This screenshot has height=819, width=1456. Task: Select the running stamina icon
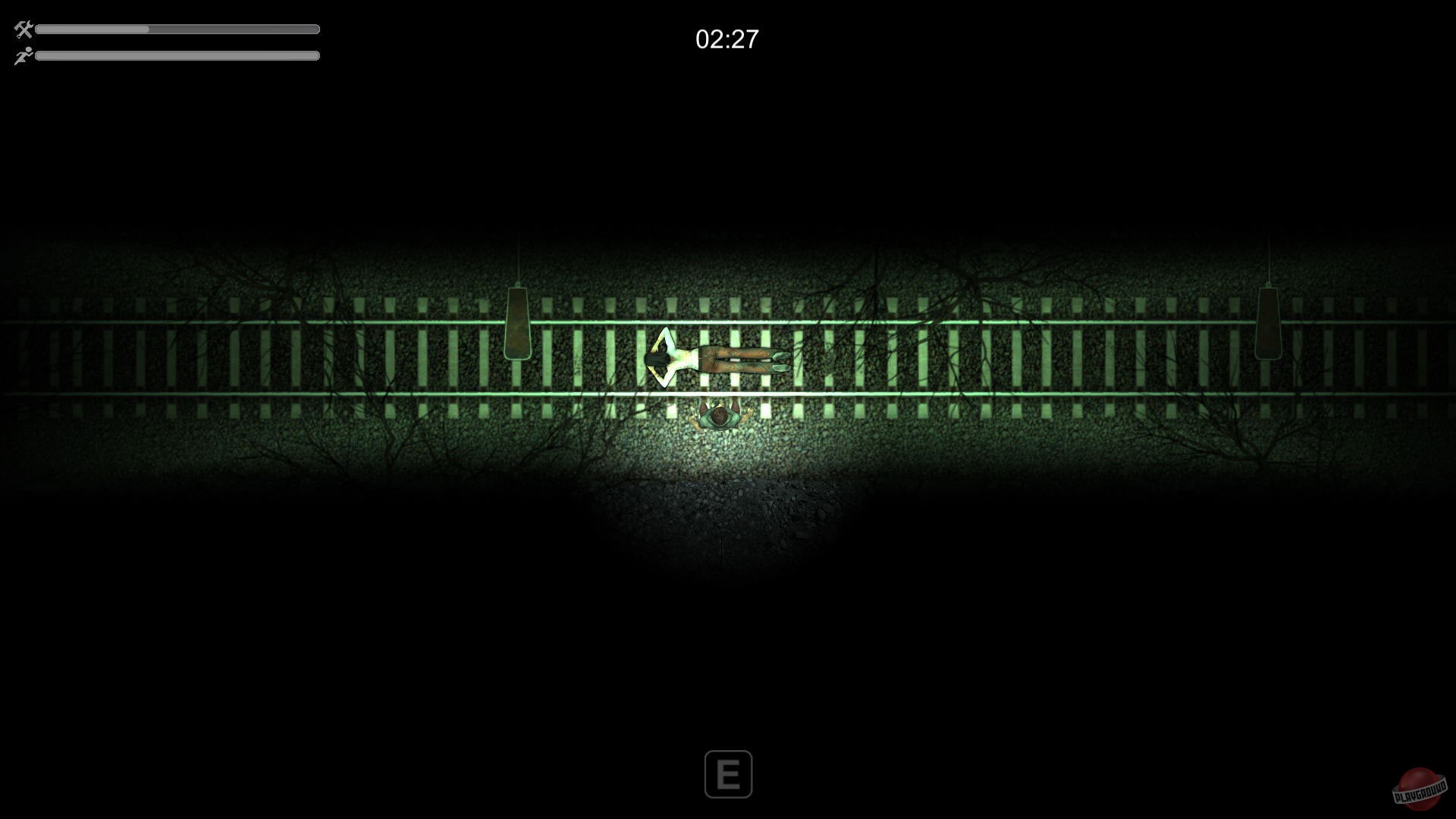tap(23, 55)
